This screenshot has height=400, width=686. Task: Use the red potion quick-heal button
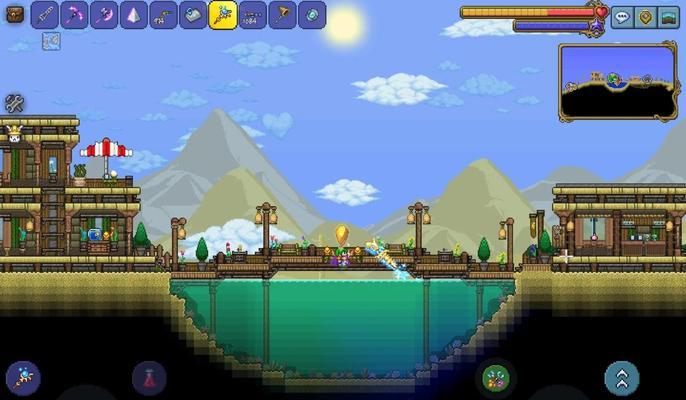(x=149, y=378)
